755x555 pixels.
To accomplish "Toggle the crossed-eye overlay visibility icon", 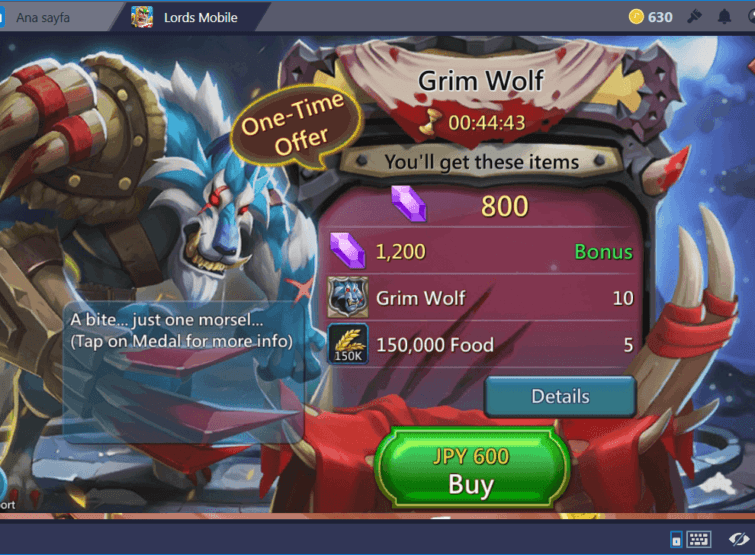I will [738, 540].
